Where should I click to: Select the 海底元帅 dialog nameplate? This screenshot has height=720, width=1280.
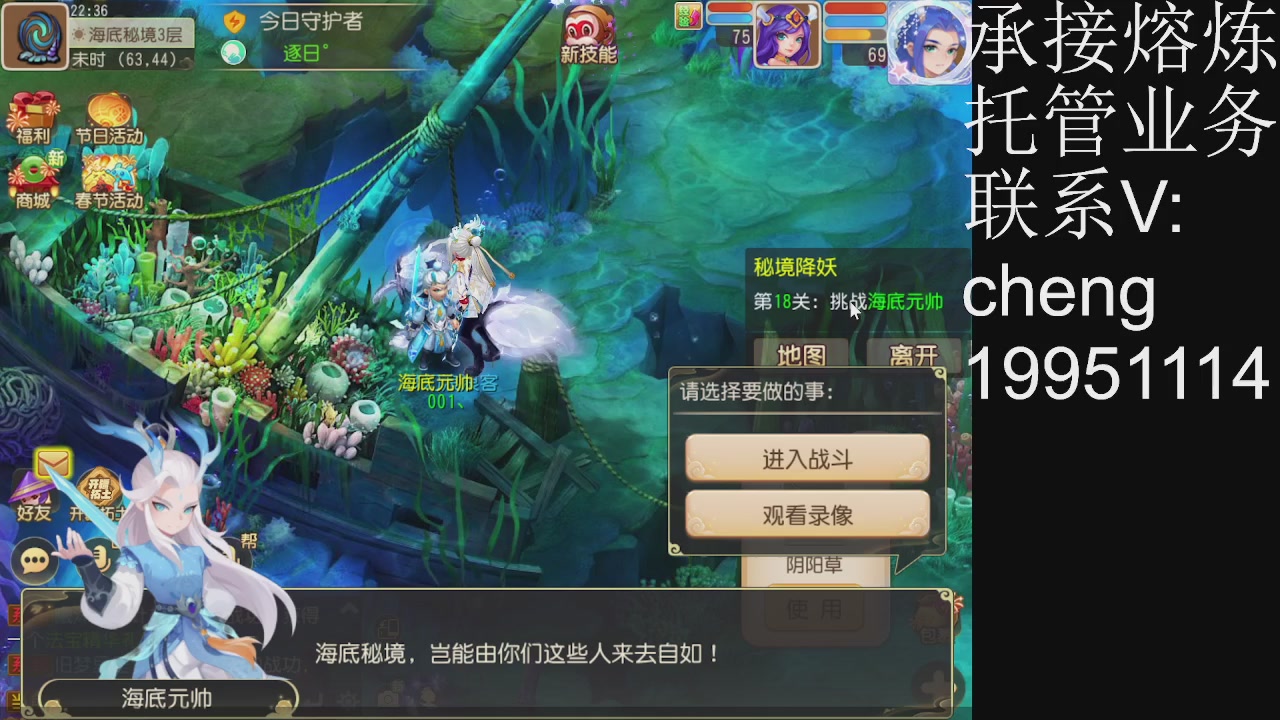[168, 698]
